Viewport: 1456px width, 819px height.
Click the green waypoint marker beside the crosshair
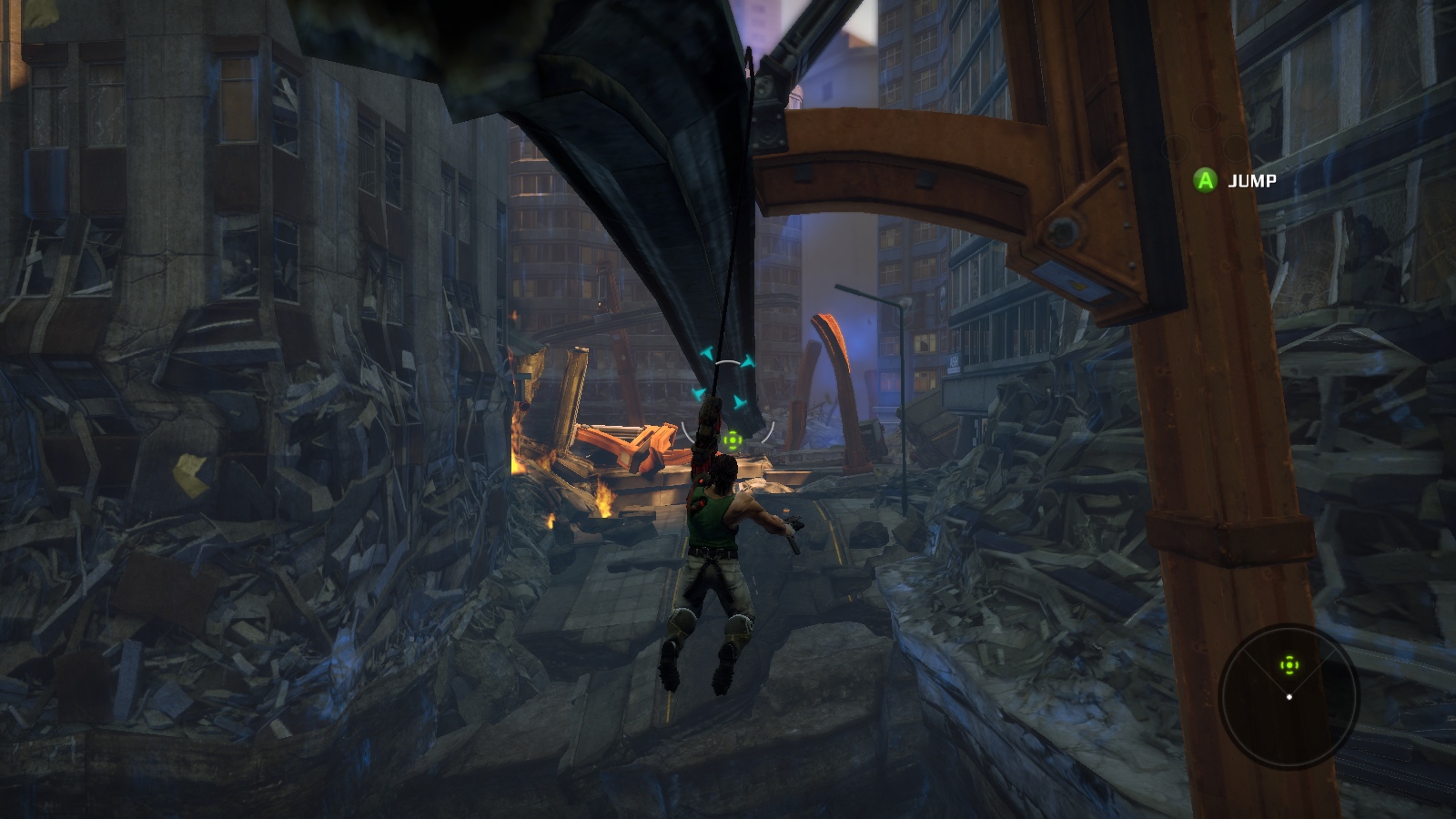coord(732,441)
